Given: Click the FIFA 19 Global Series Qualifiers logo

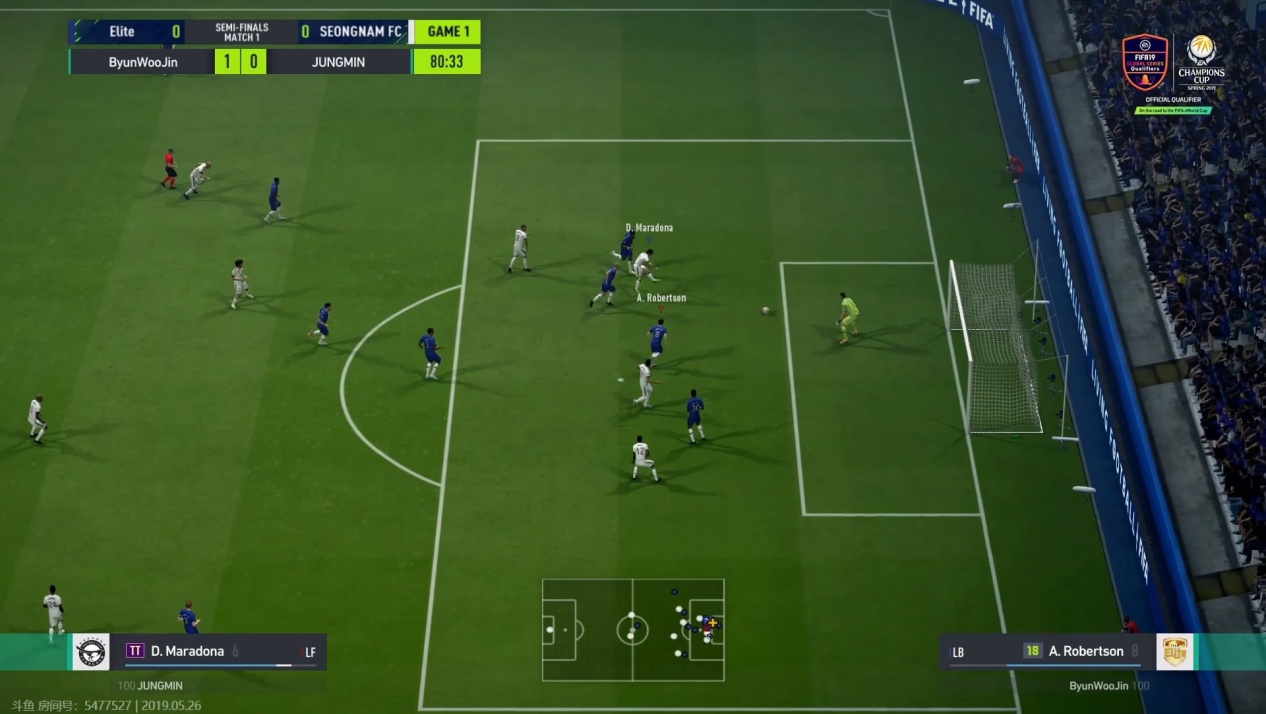Looking at the screenshot, I should click(1145, 63).
